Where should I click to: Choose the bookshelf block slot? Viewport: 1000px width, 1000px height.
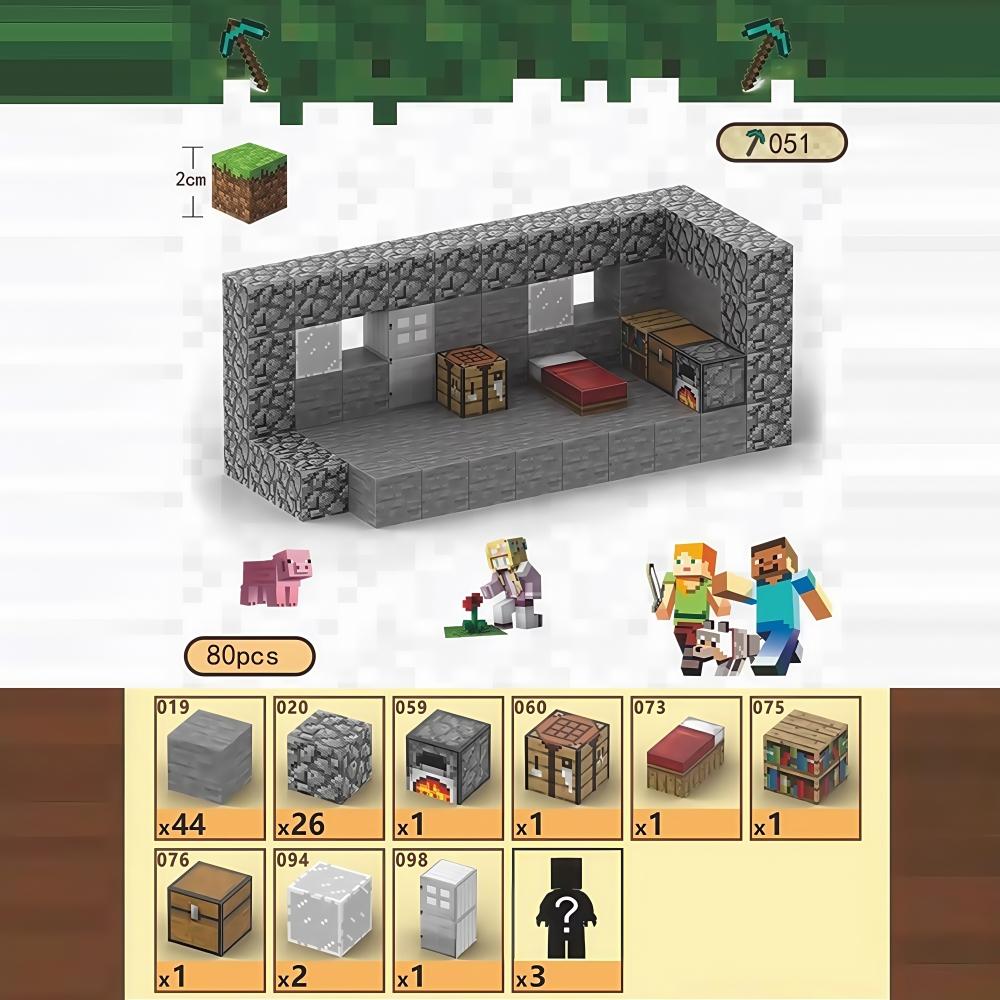[805, 767]
